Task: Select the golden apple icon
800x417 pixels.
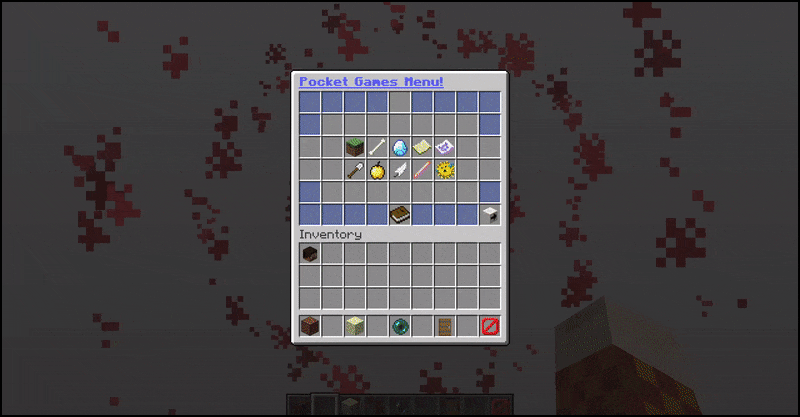Action: pos(377,170)
